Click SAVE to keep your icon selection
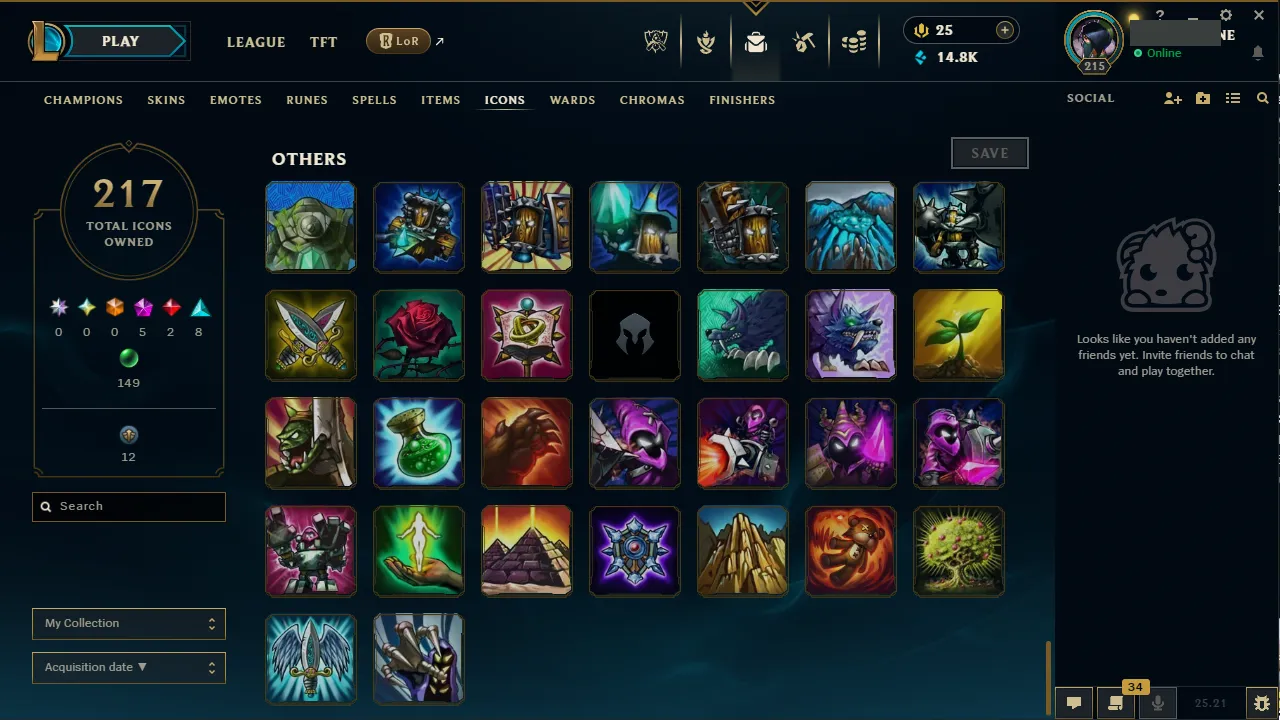The height and width of the screenshot is (720, 1280). click(x=989, y=152)
